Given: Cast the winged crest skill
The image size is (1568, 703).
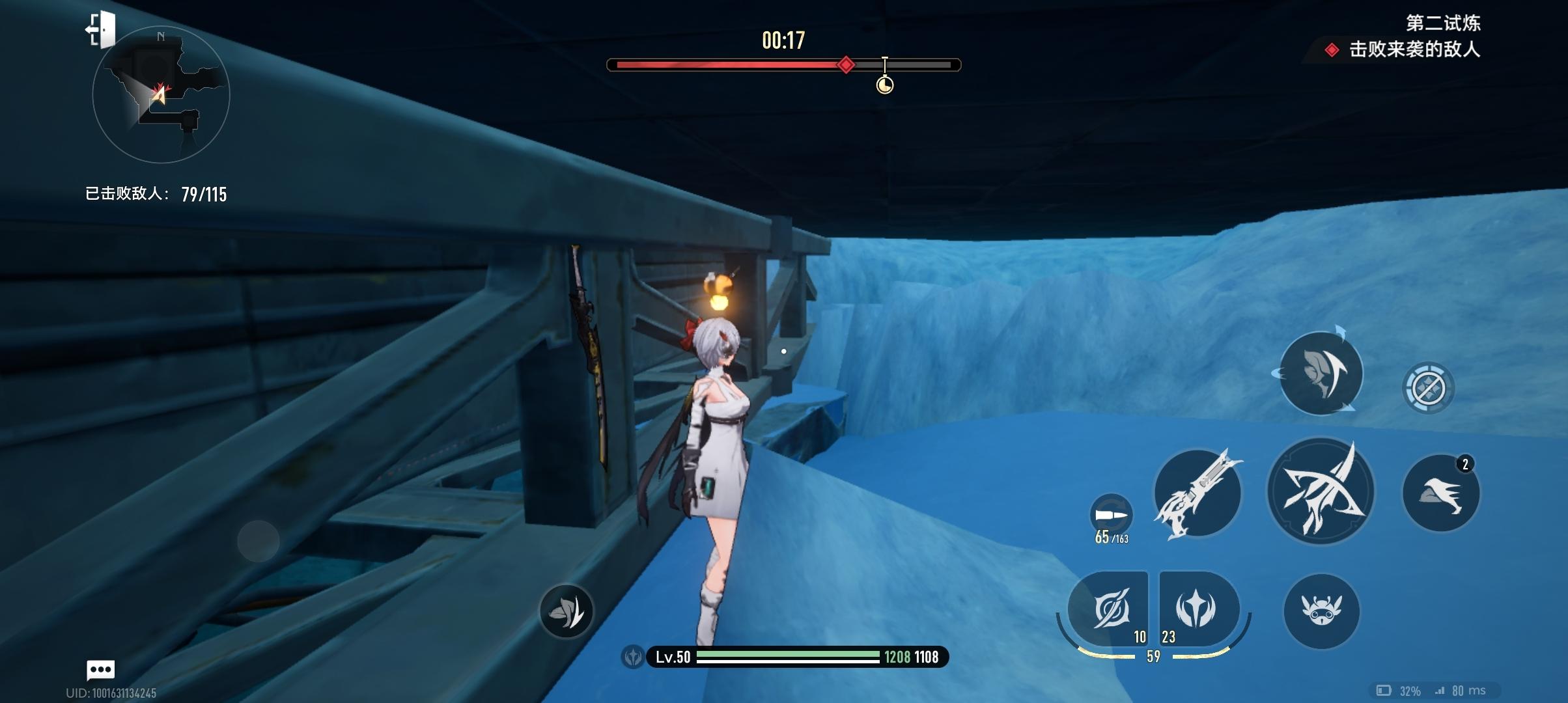Looking at the screenshot, I should 1196,608.
